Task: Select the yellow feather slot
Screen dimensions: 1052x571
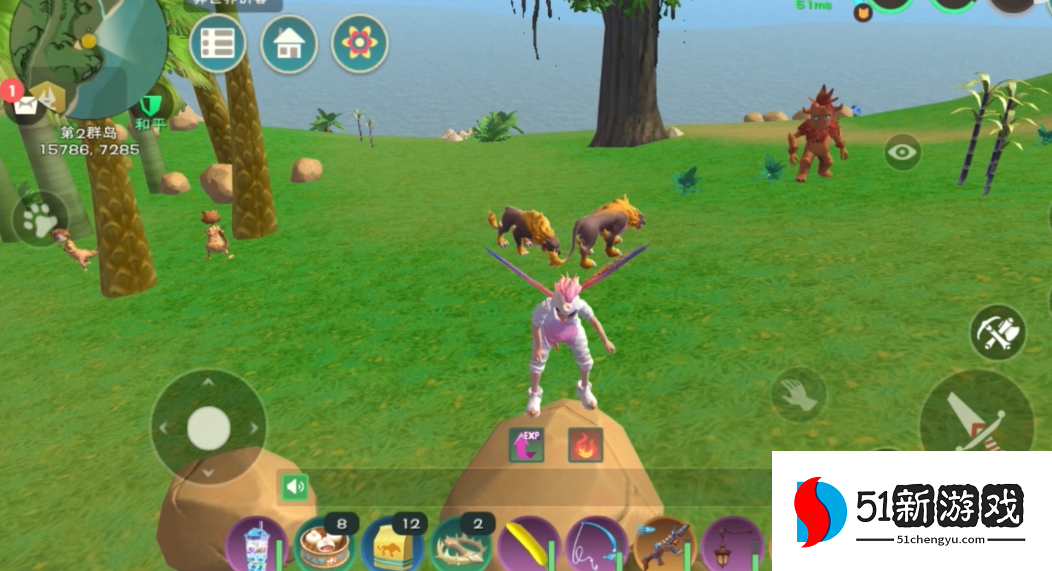Action: click(x=528, y=546)
